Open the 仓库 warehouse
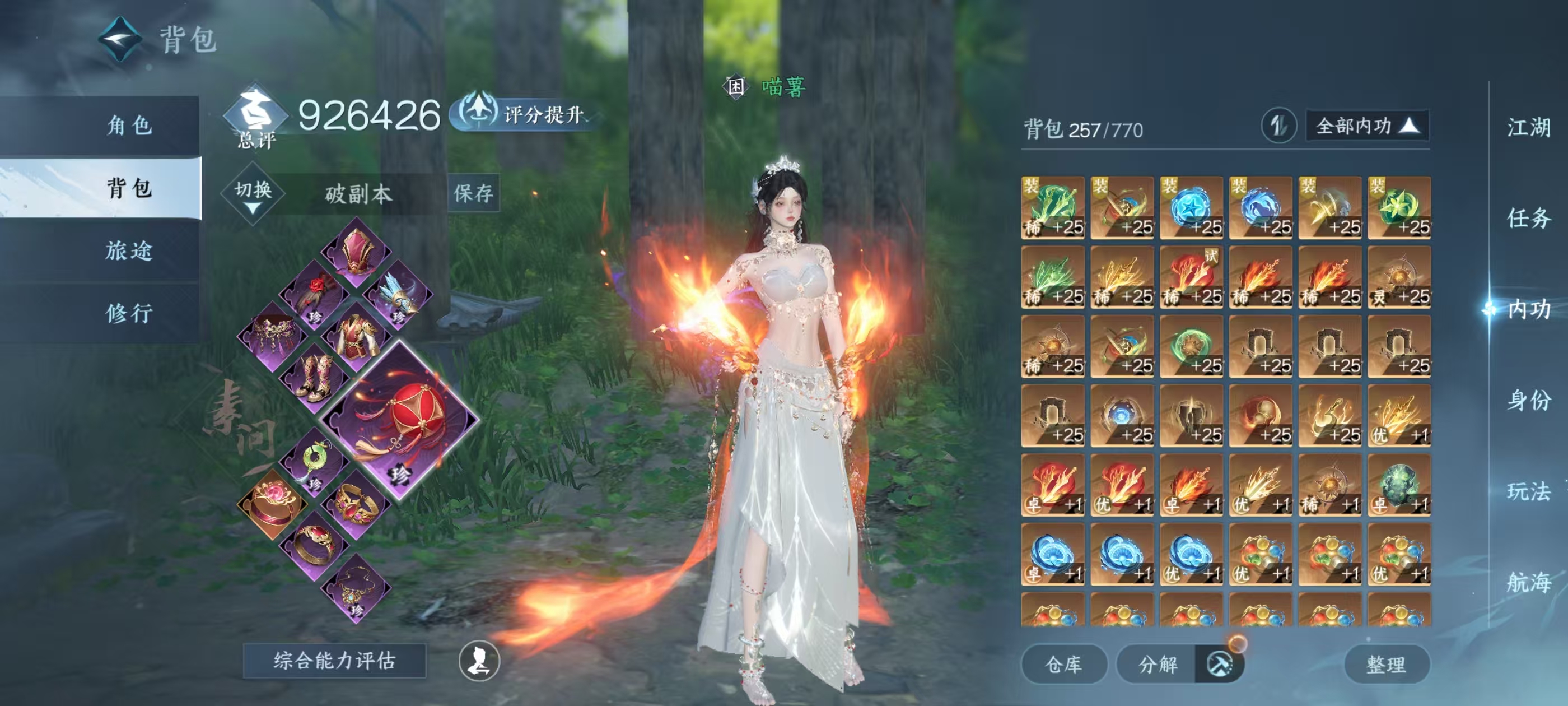 (x=1063, y=664)
